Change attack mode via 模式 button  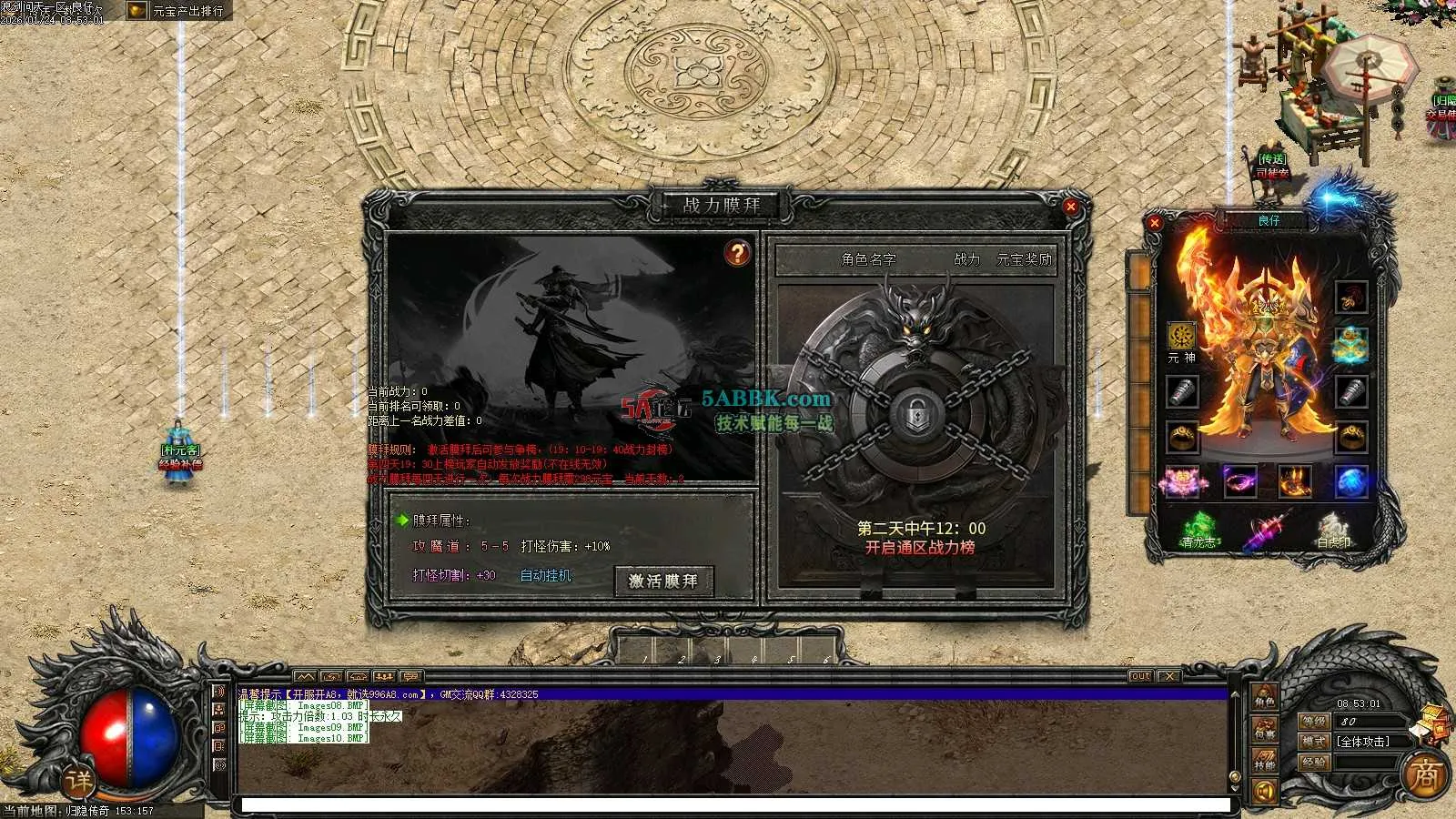pyautogui.click(x=1313, y=742)
